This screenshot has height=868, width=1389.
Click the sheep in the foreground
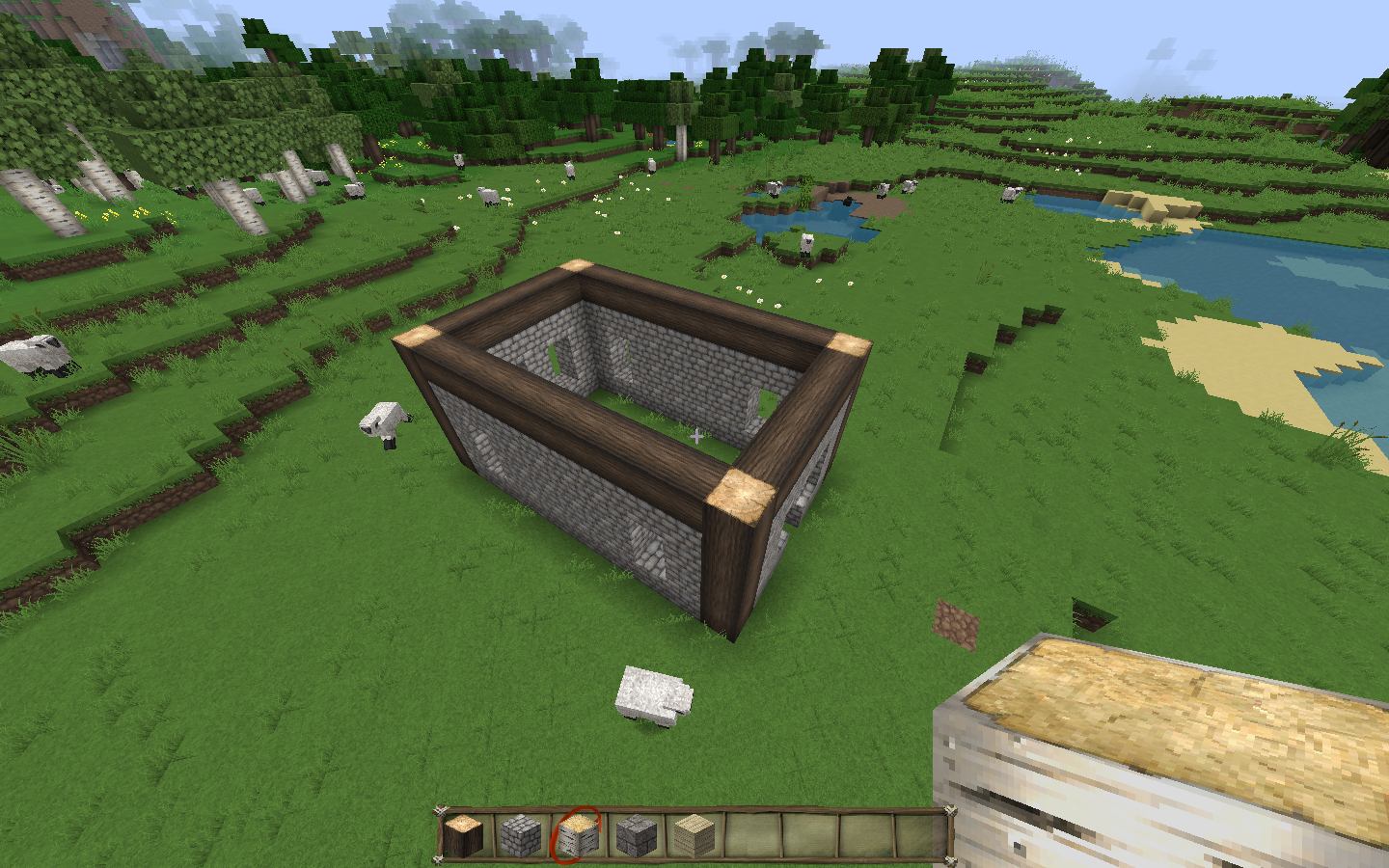point(655,696)
